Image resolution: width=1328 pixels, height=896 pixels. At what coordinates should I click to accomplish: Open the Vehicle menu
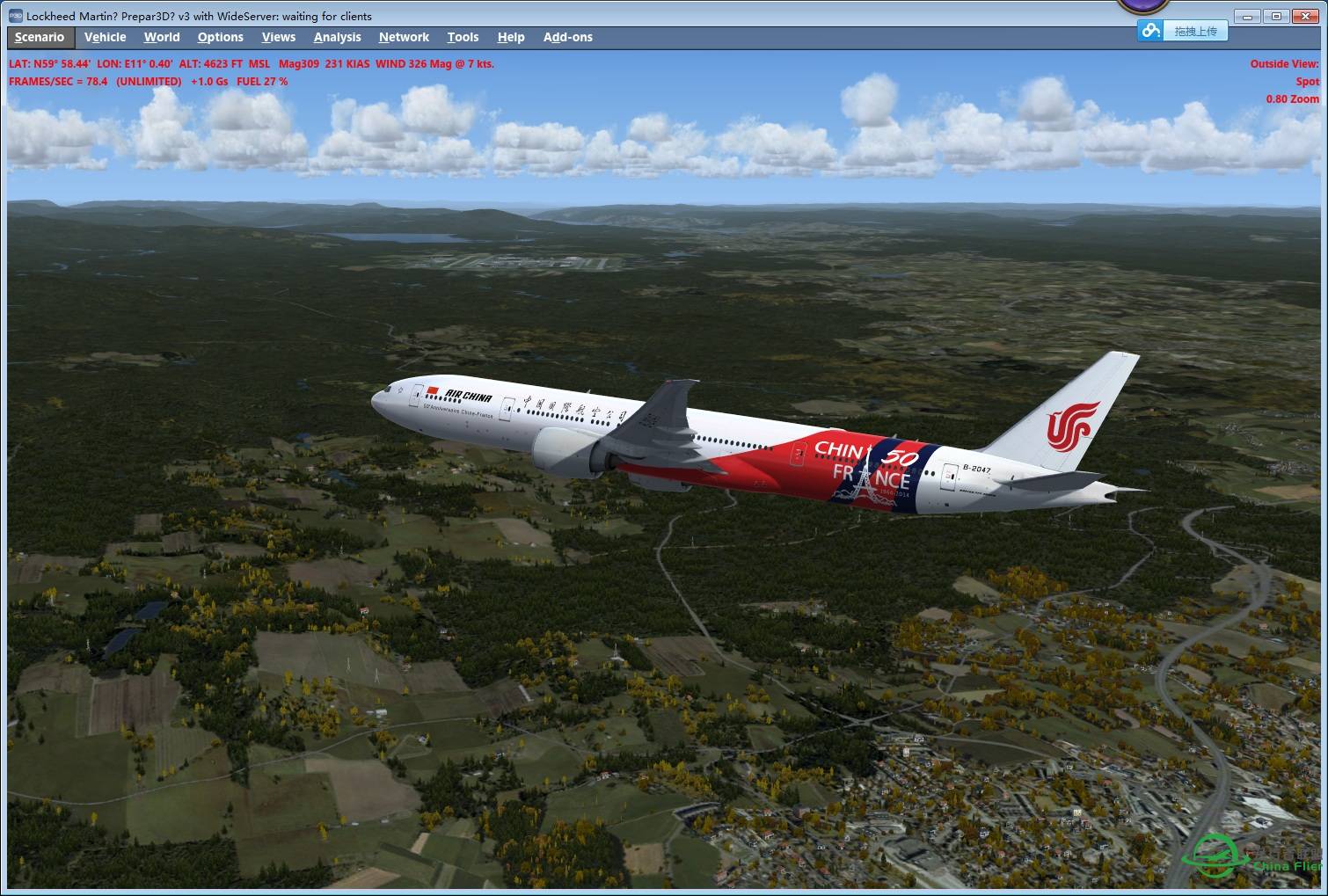105,37
